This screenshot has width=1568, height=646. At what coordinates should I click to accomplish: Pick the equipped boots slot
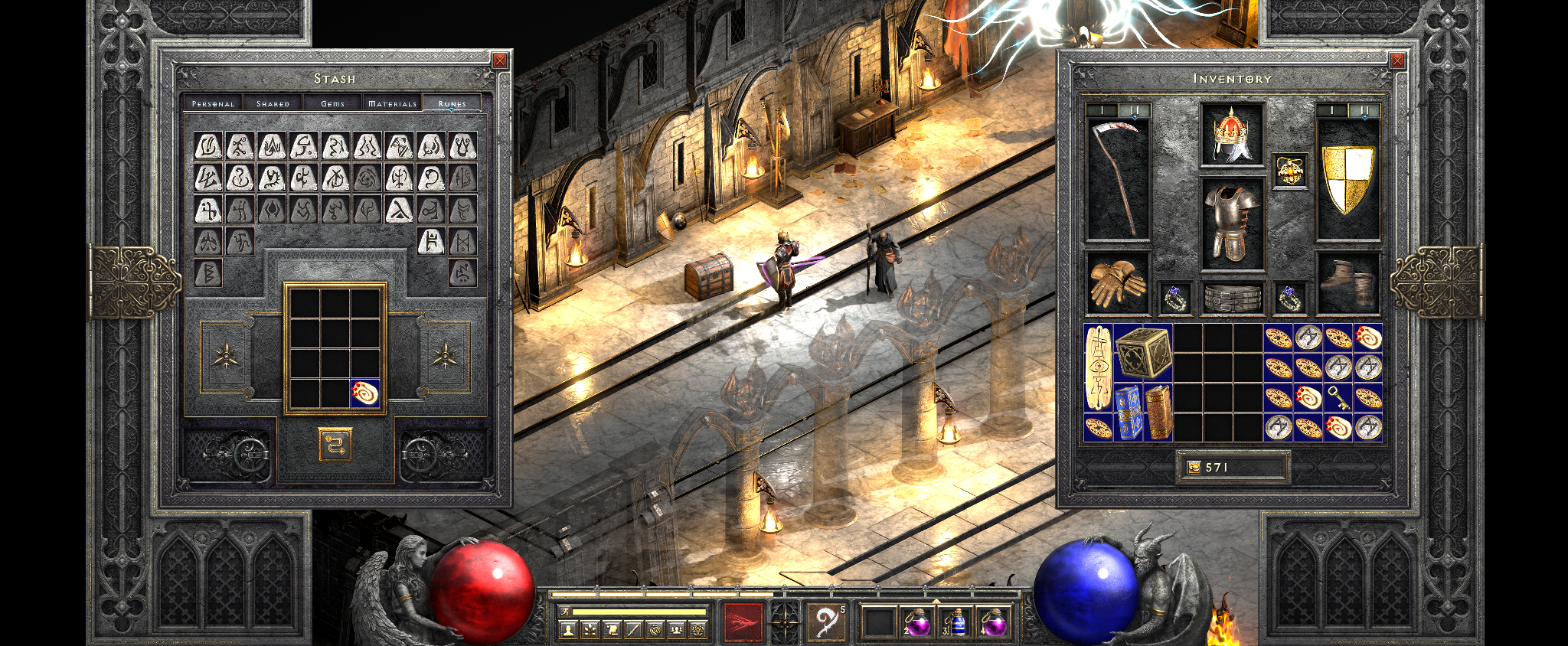[1348, 283]
